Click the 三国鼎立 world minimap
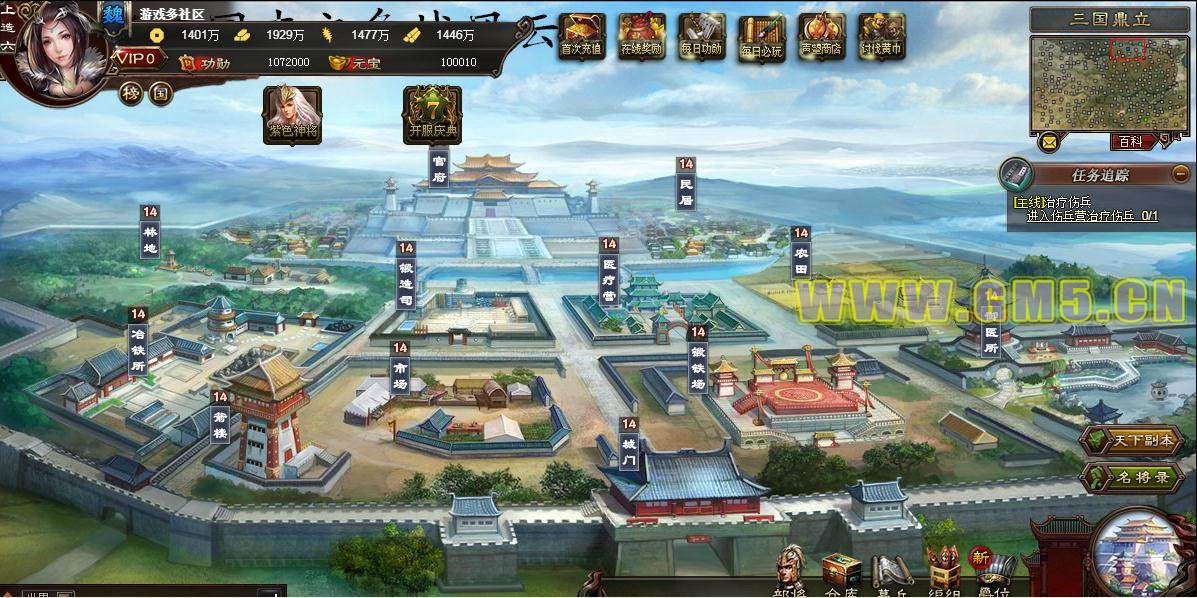Screen dimensions: 1197x598 pos(1107,84)
